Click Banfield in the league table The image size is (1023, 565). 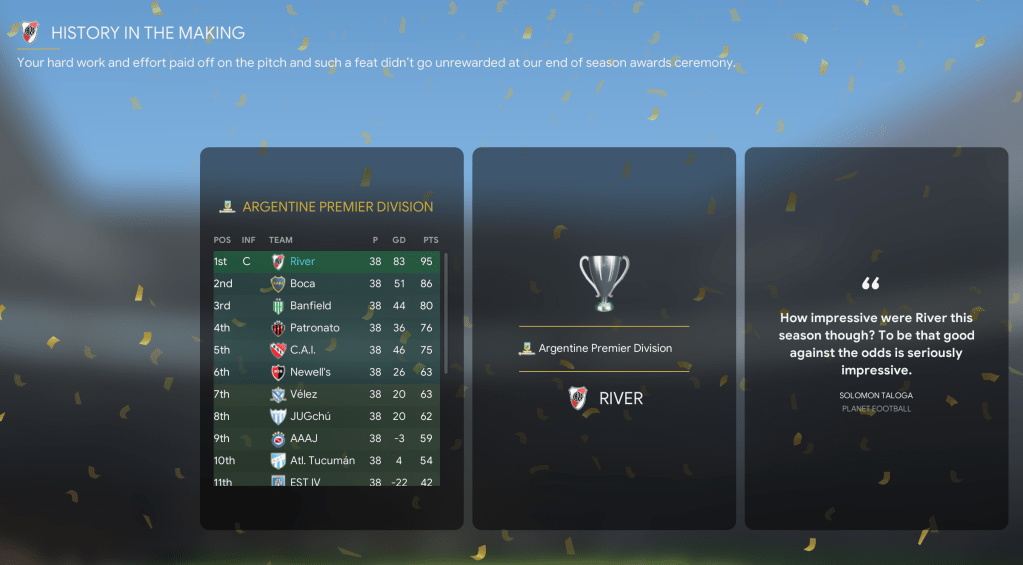tap(310, 306)
